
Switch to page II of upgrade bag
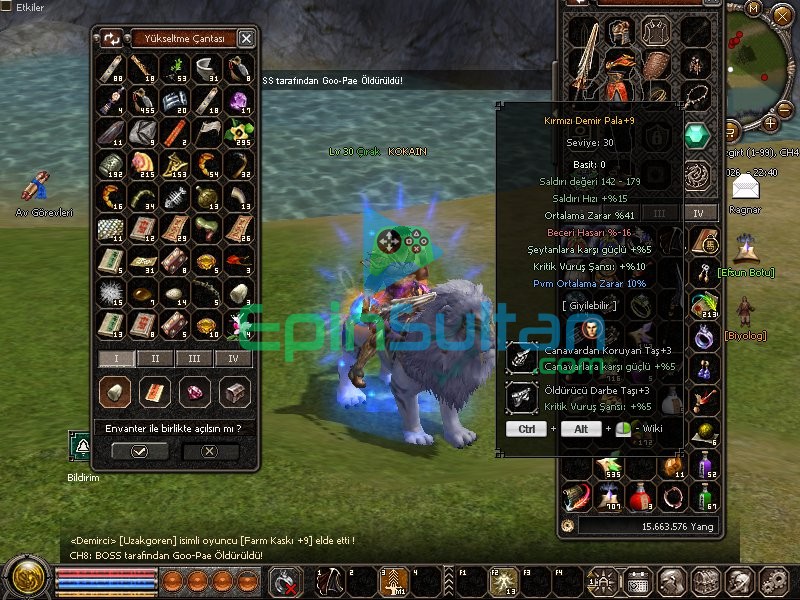(x=155, y=358)
